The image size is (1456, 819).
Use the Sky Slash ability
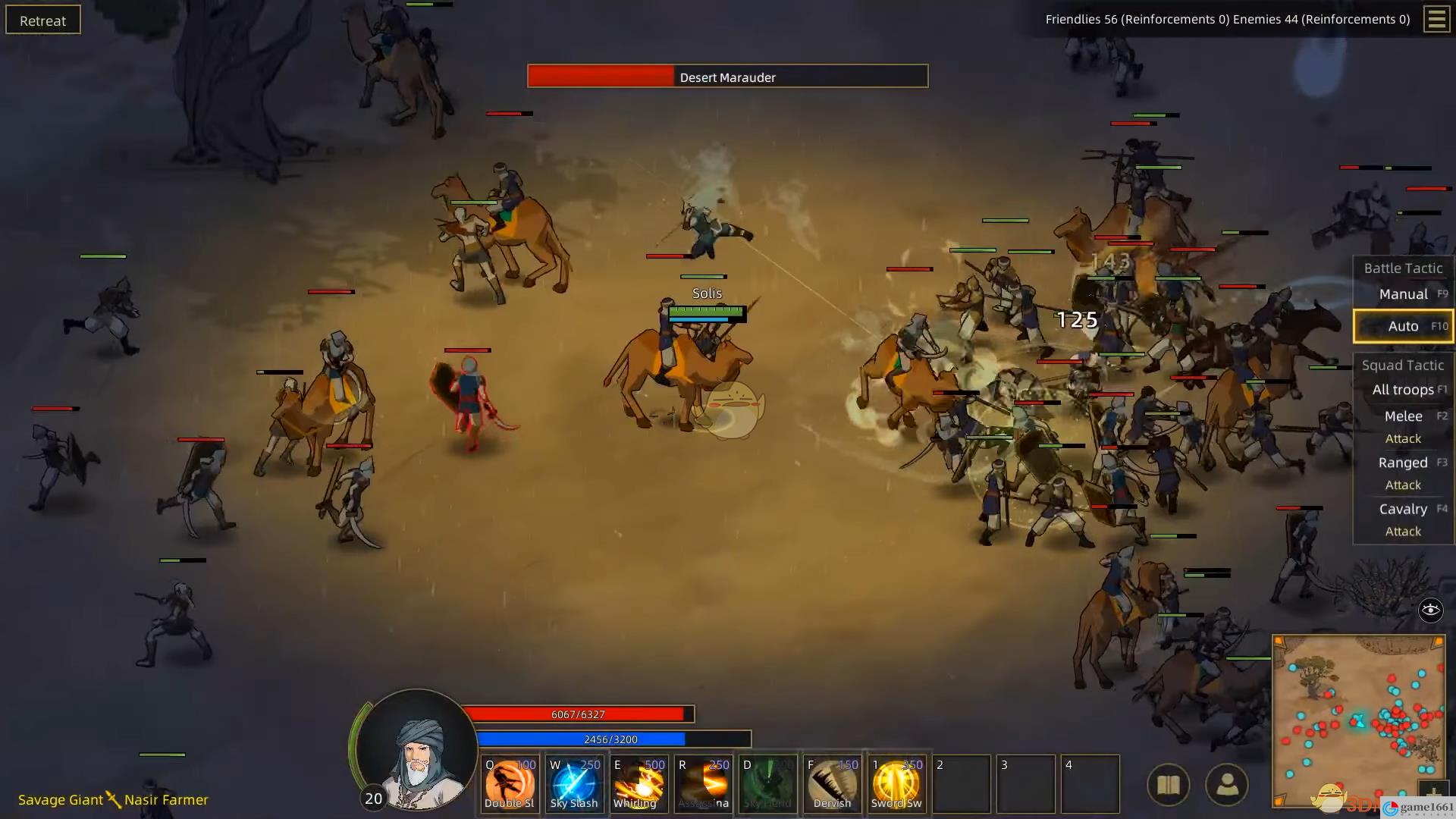(574, 783)
